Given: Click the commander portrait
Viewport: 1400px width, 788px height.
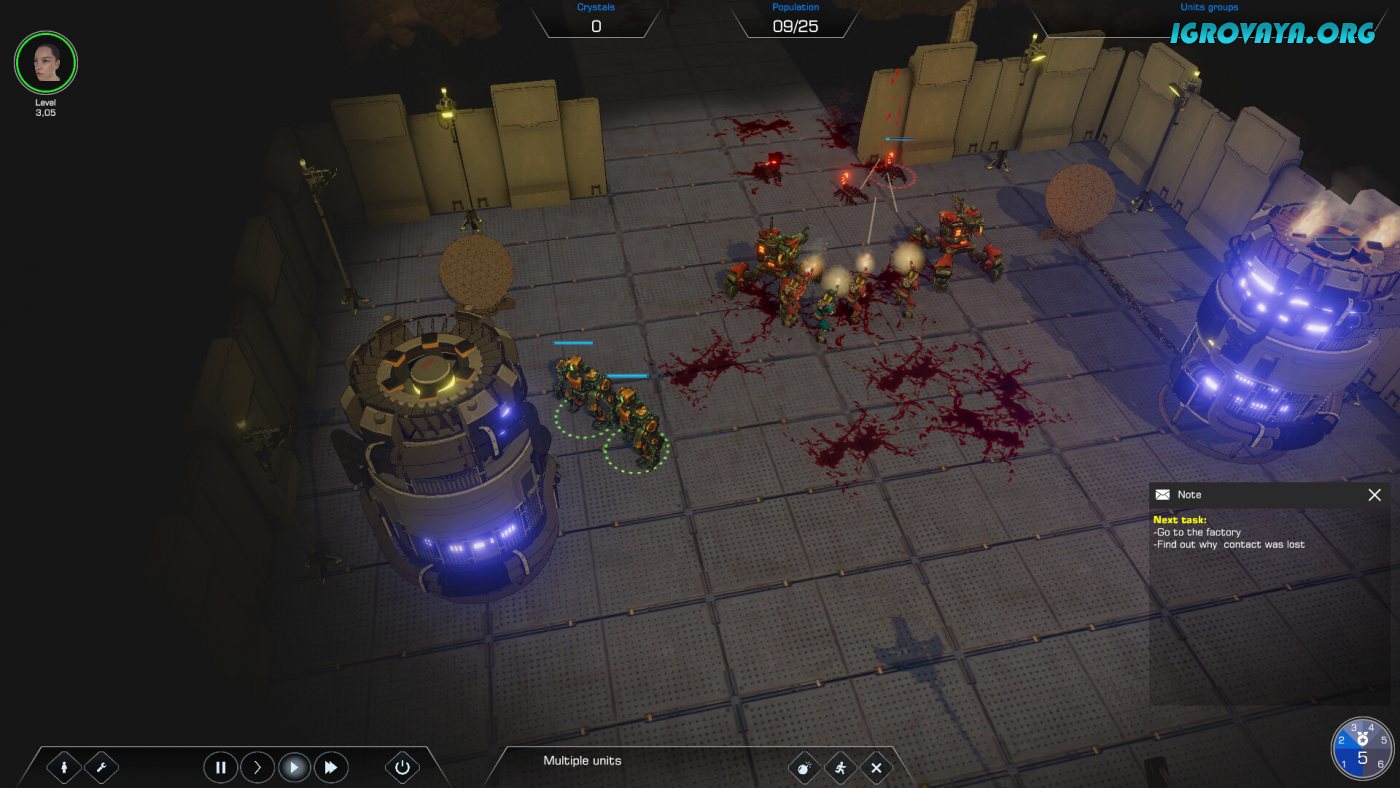Looking at the screenshot, I should 46,63.
